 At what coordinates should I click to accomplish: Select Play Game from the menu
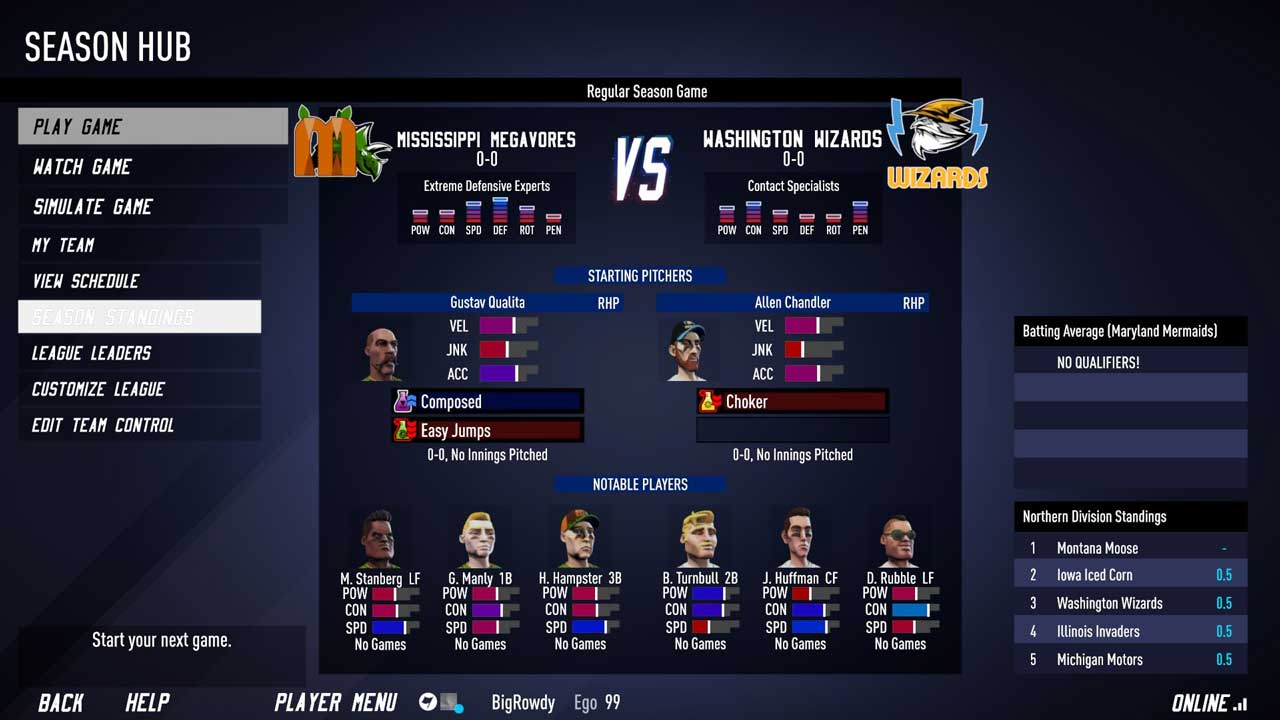[152, 126]
